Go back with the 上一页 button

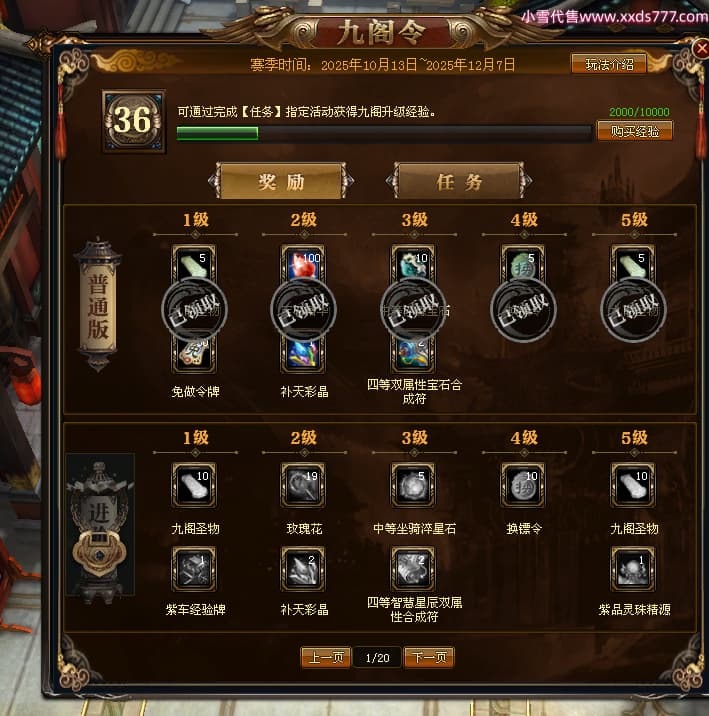click(326, 657)
